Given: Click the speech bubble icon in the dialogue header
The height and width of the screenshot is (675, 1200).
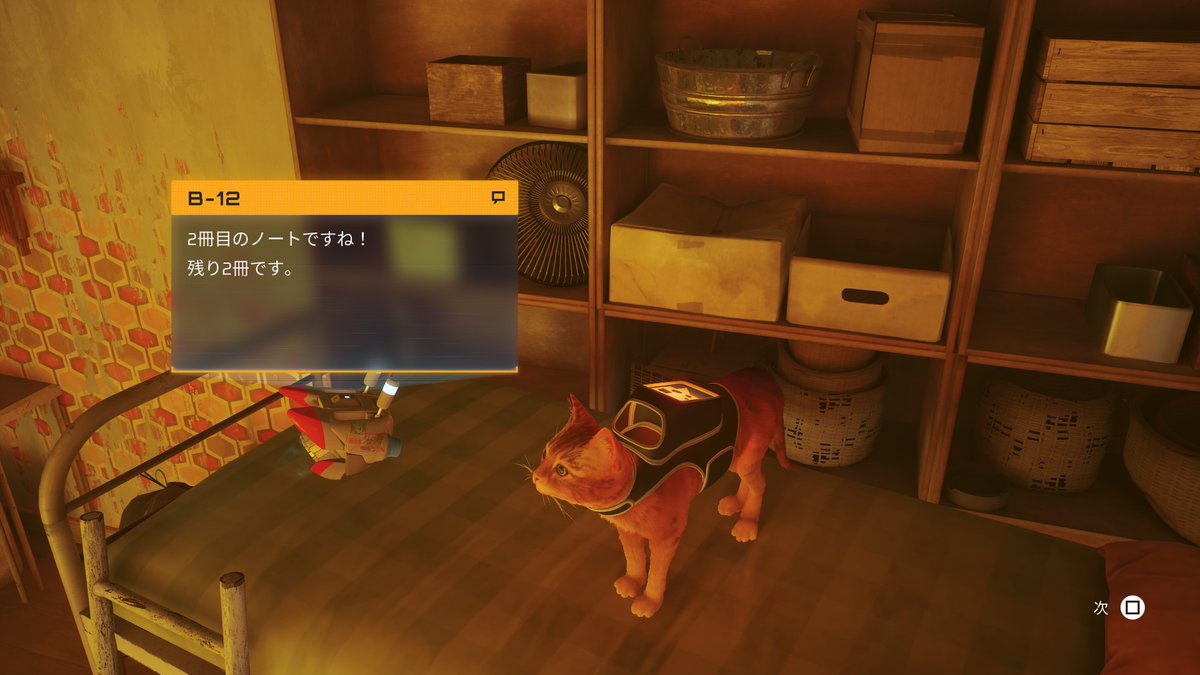Looking at the screenshot, I should click(x=498, y=198).
